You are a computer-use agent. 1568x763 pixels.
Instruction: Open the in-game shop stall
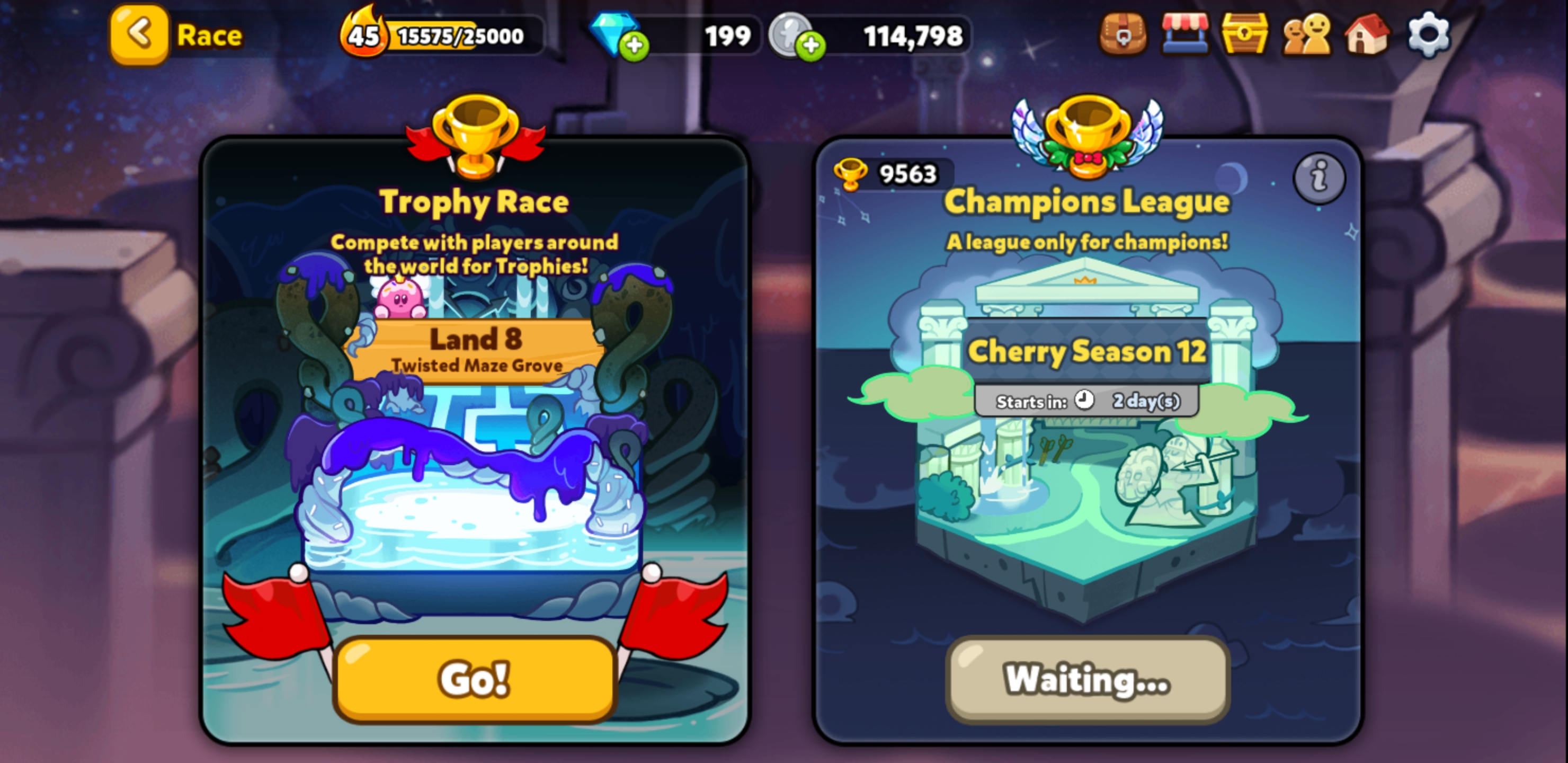click(1183, 37)
